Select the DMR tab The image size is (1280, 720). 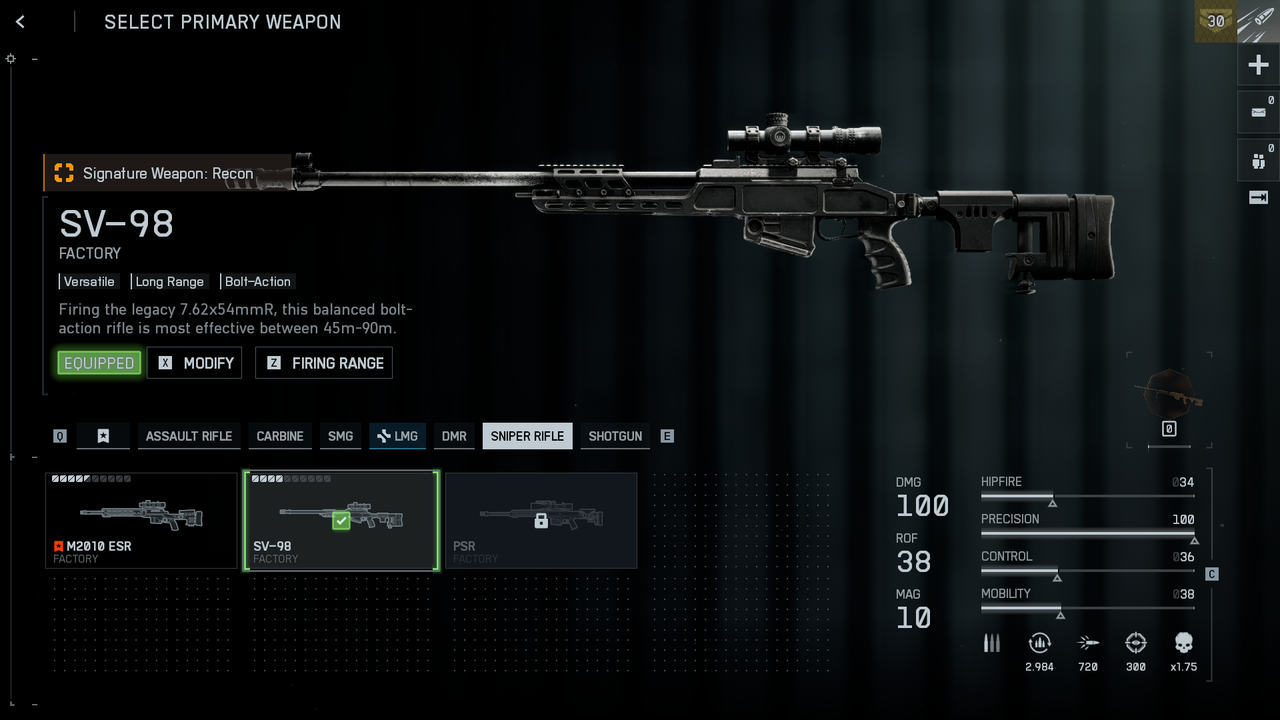(x=454, y=436)
